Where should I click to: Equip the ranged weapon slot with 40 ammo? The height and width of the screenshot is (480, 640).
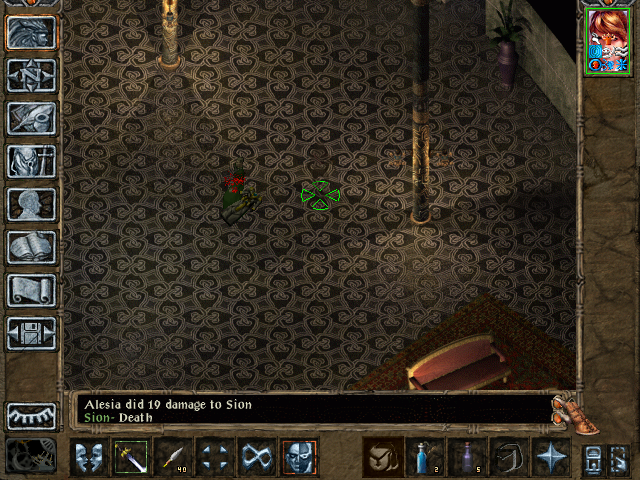pyautogui.click(x=173, y=457)
